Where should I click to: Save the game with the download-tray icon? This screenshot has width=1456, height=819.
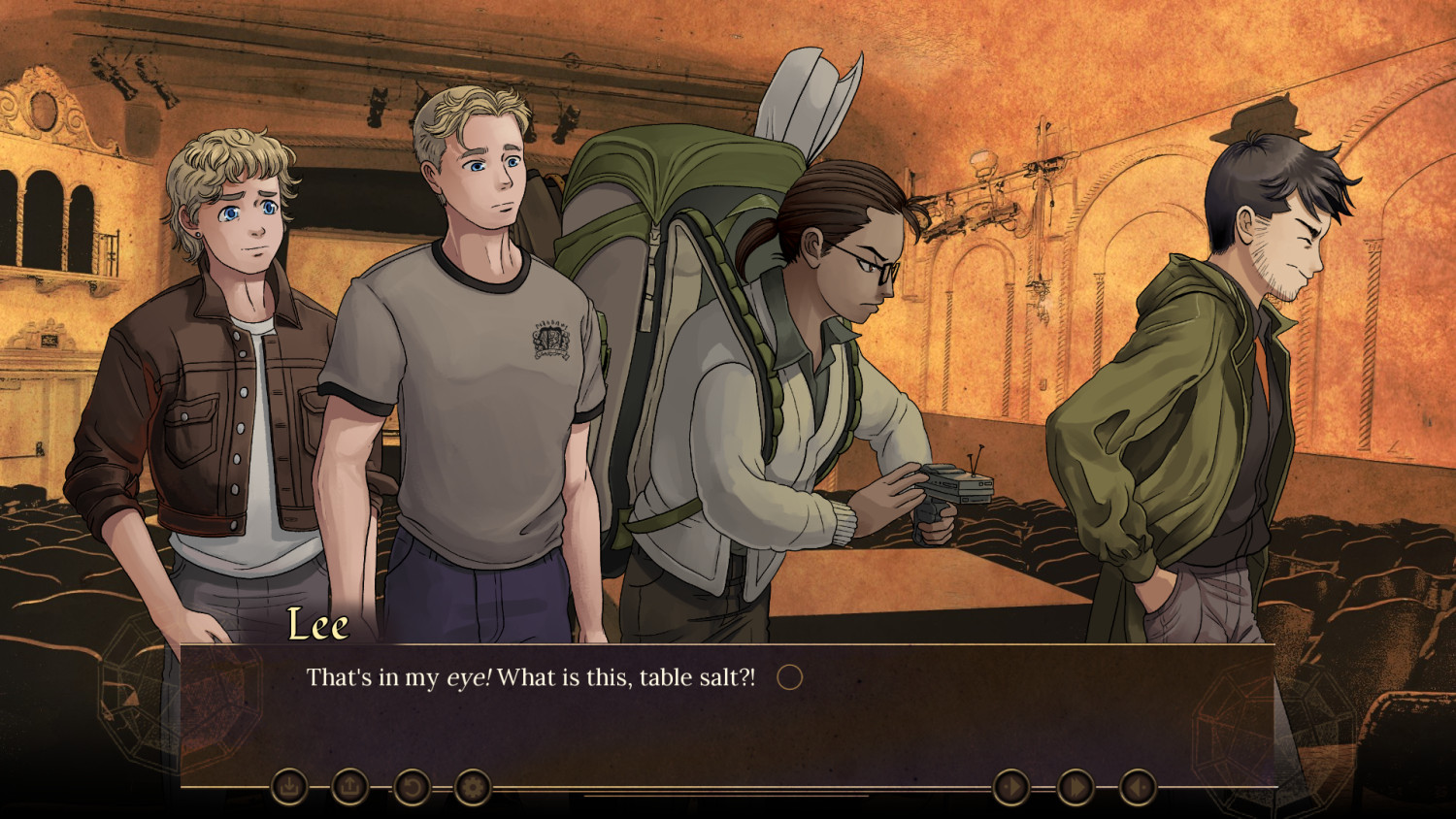point(289,787)
